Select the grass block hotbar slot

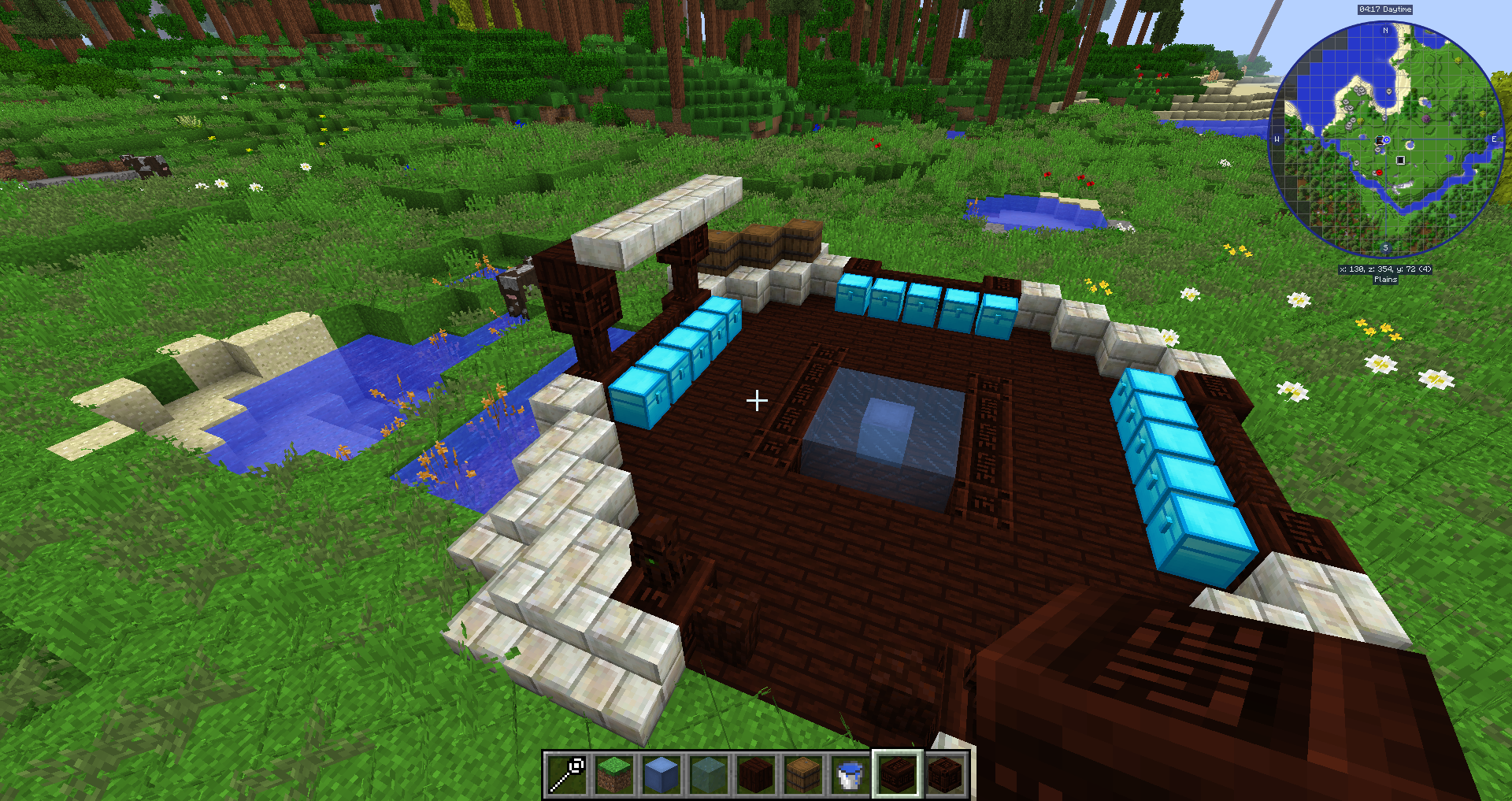pos(614,774)
